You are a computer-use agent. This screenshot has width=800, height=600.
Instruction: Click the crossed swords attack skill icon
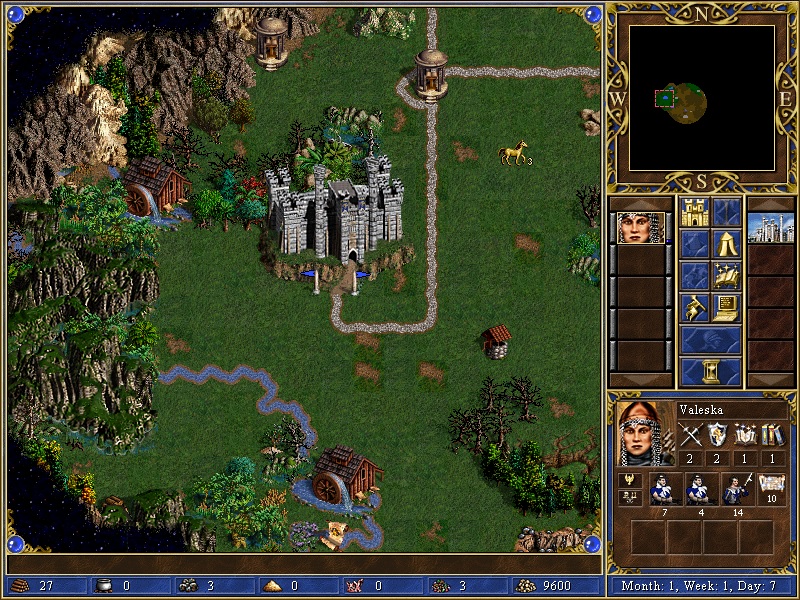click(x=690, y=435)
